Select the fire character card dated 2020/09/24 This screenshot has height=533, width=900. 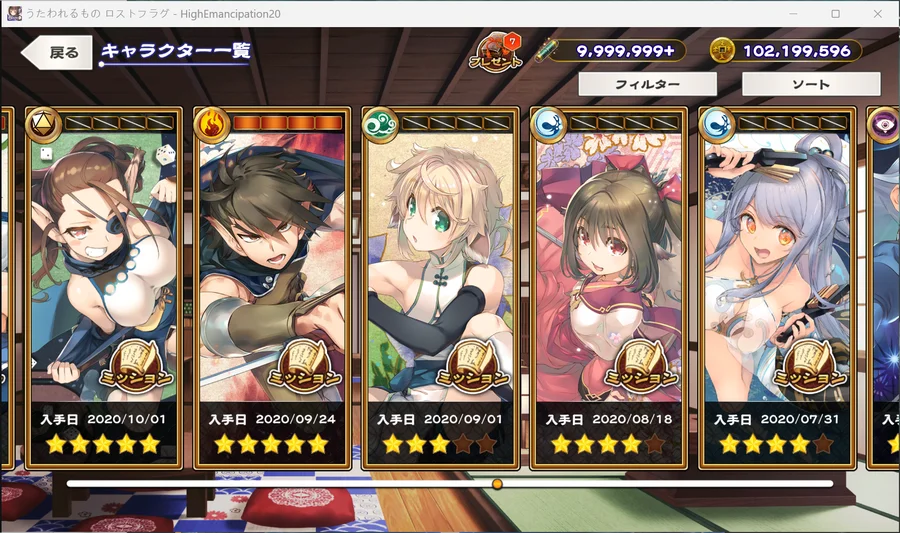pos(273,285)
